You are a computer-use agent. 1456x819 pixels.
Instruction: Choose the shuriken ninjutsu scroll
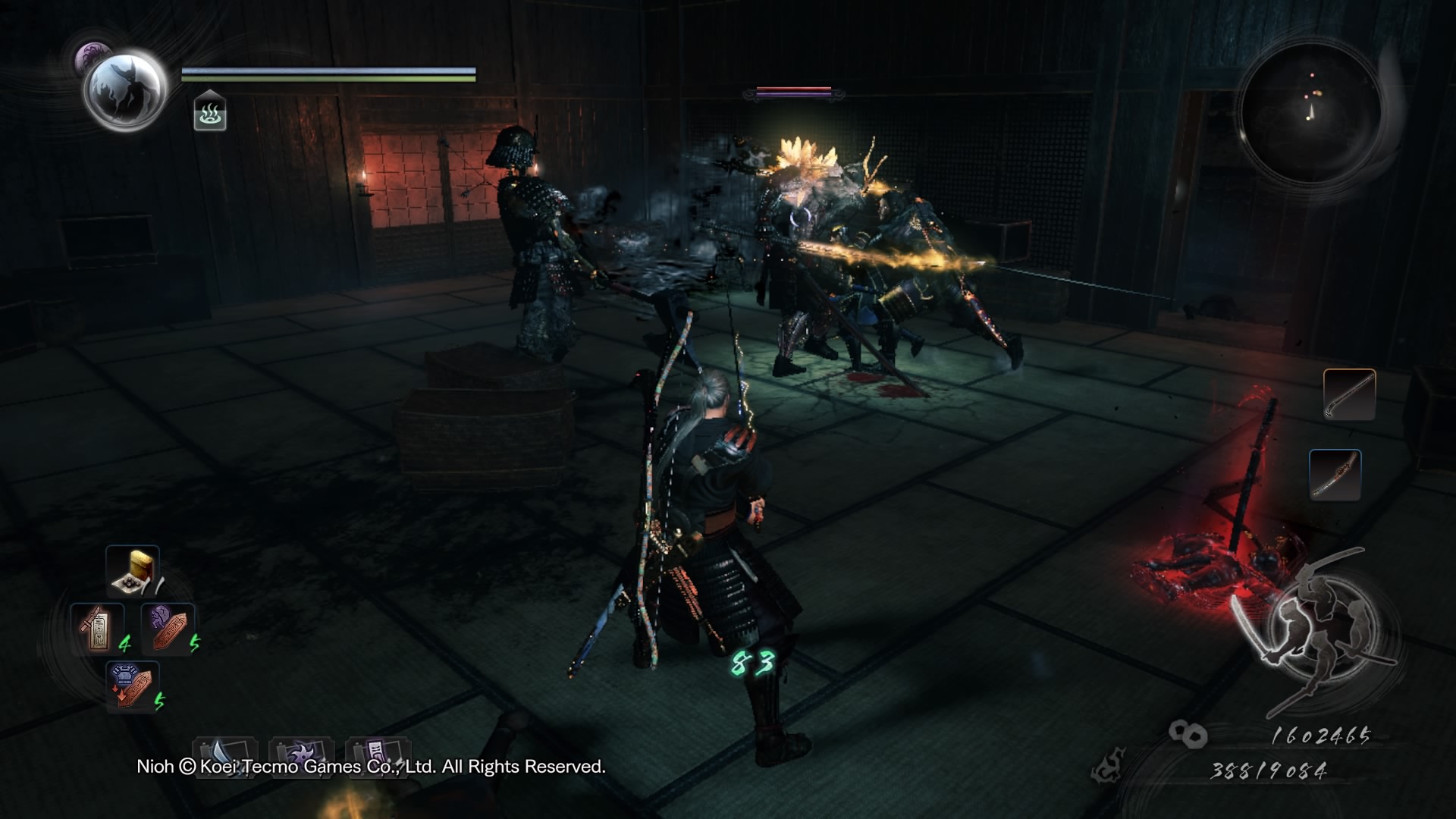[301, 753]
